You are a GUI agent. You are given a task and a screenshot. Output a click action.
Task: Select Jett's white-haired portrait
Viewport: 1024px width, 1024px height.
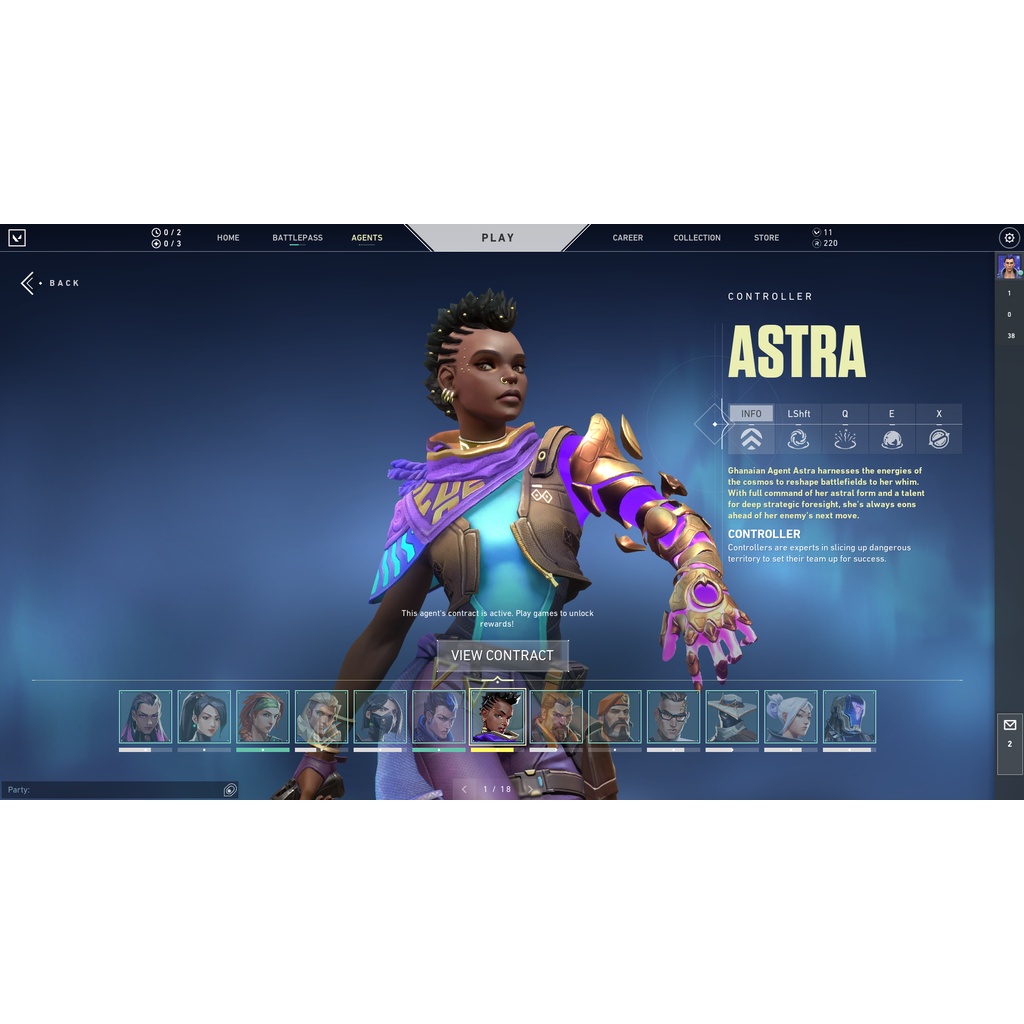(791, 716)
